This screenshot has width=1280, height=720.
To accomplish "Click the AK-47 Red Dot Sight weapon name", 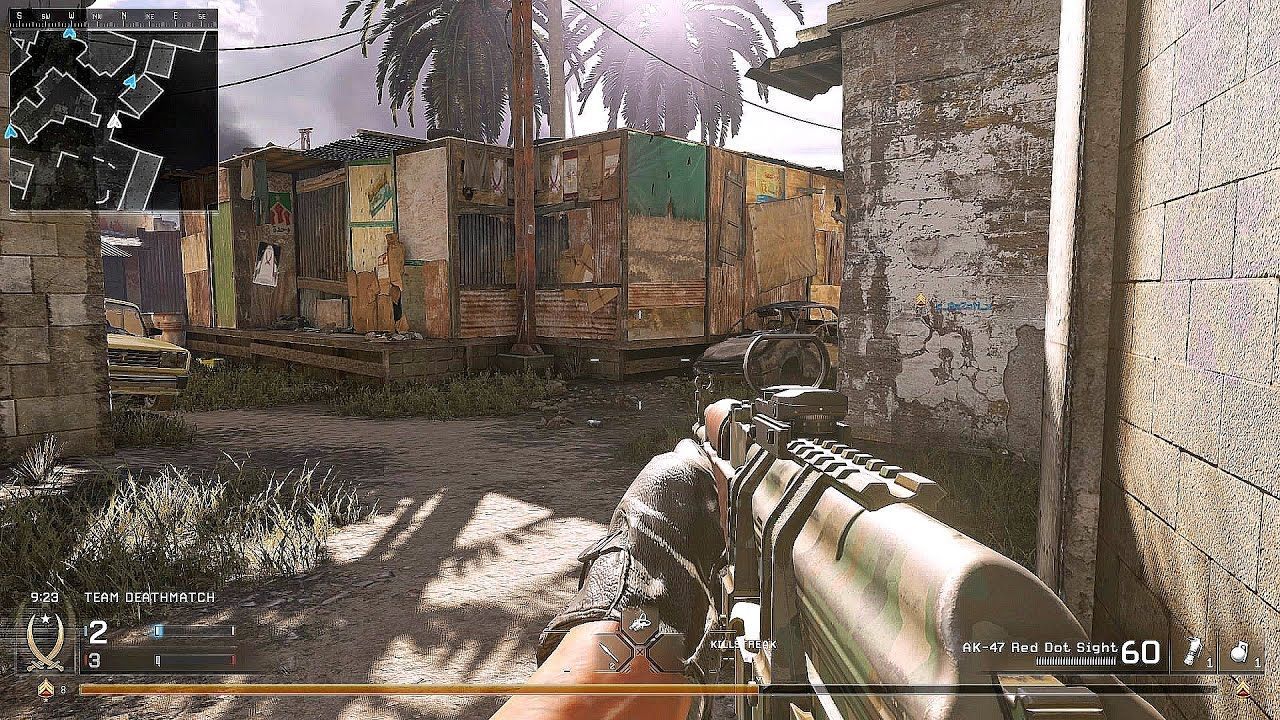I will [1038, 647].
